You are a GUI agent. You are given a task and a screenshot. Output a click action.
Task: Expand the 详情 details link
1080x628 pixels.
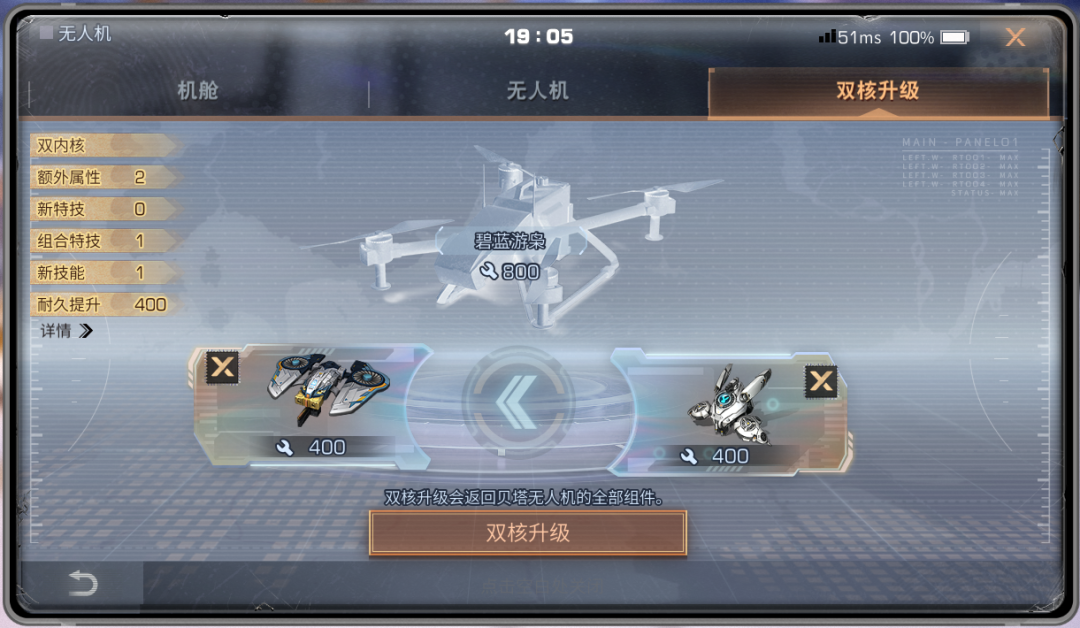(66, 331)
